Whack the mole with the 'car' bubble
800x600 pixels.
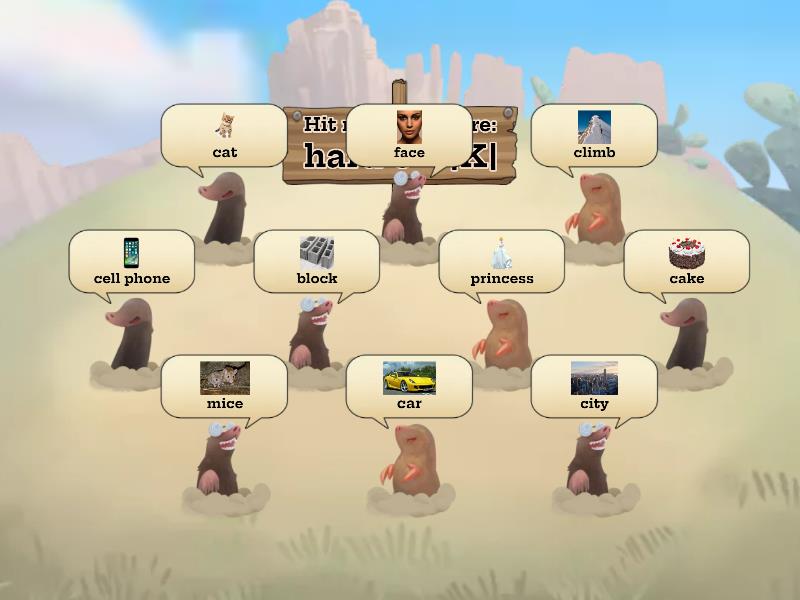pos(410,460)
